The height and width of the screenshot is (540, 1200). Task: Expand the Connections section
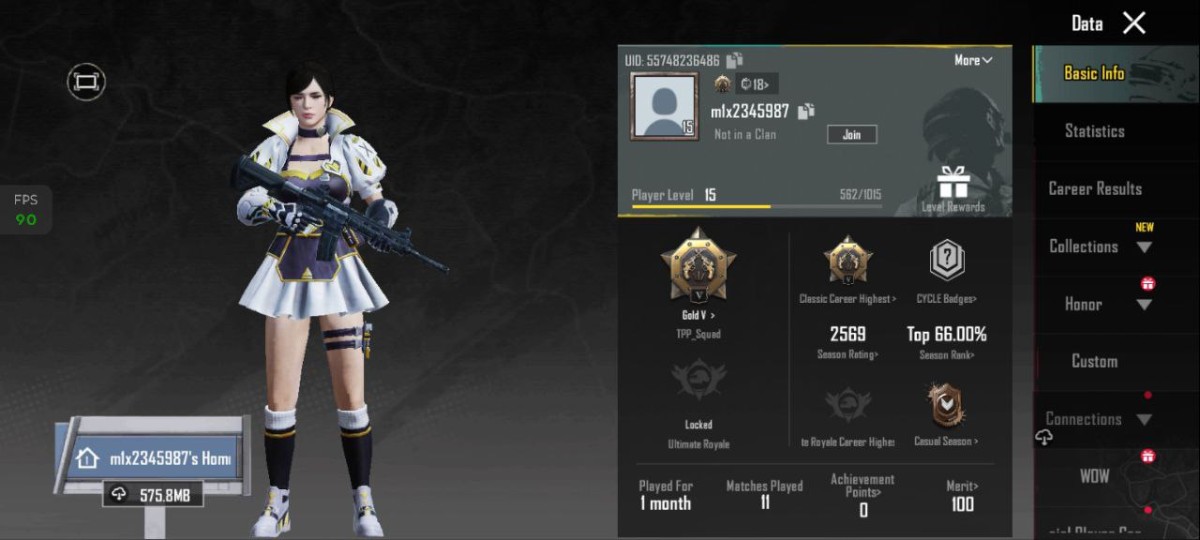(x=1098, y=419)
